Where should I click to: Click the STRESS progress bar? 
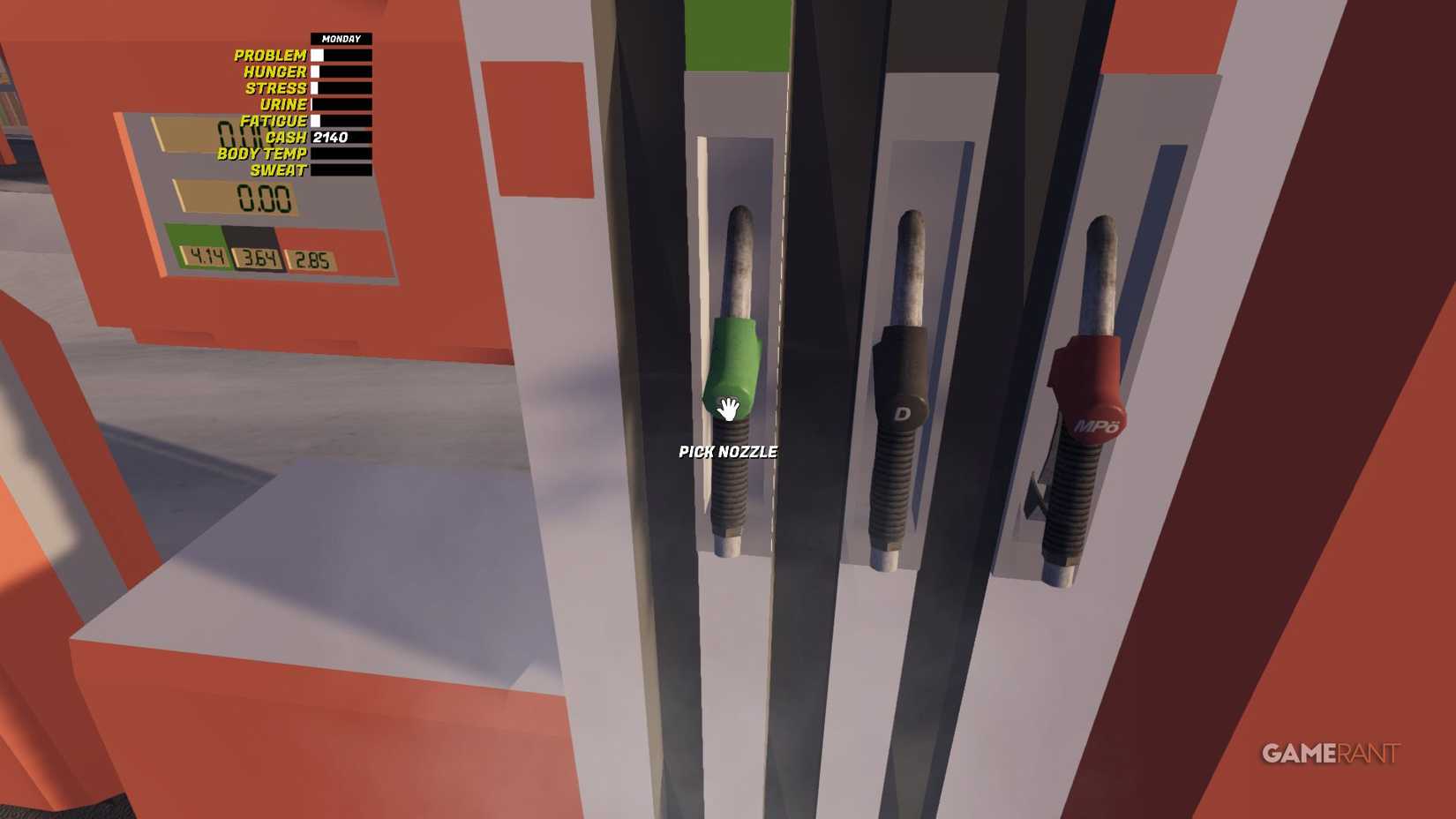[341, 87]
